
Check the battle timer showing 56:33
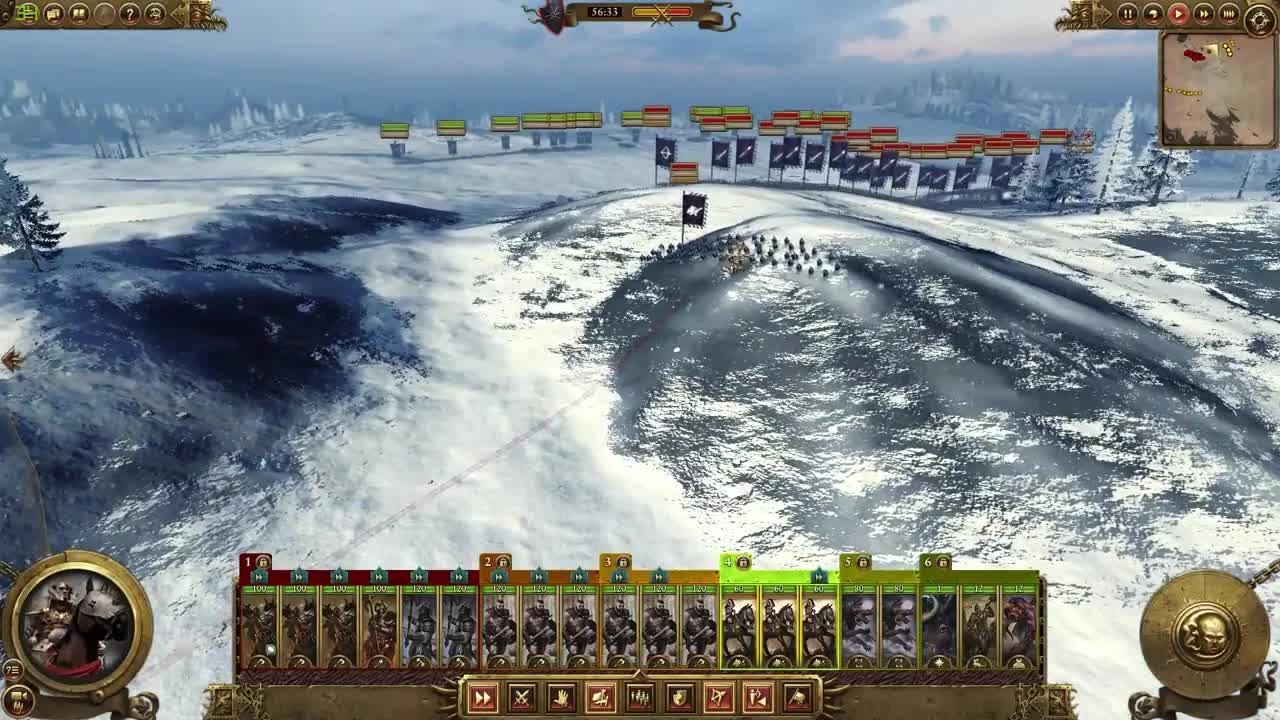coord(605,13)
